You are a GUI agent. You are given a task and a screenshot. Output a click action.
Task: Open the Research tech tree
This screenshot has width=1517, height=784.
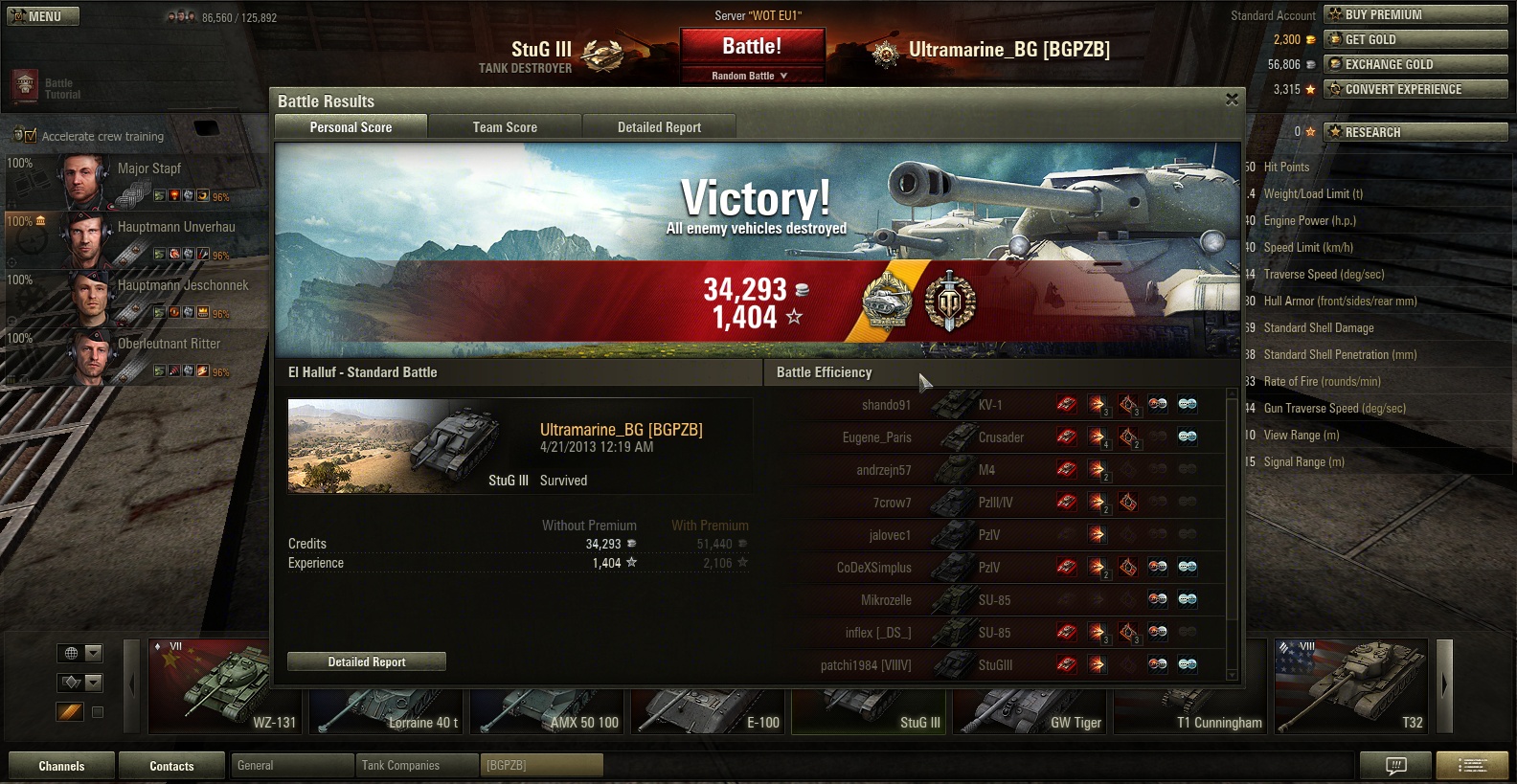[1415, 132]
